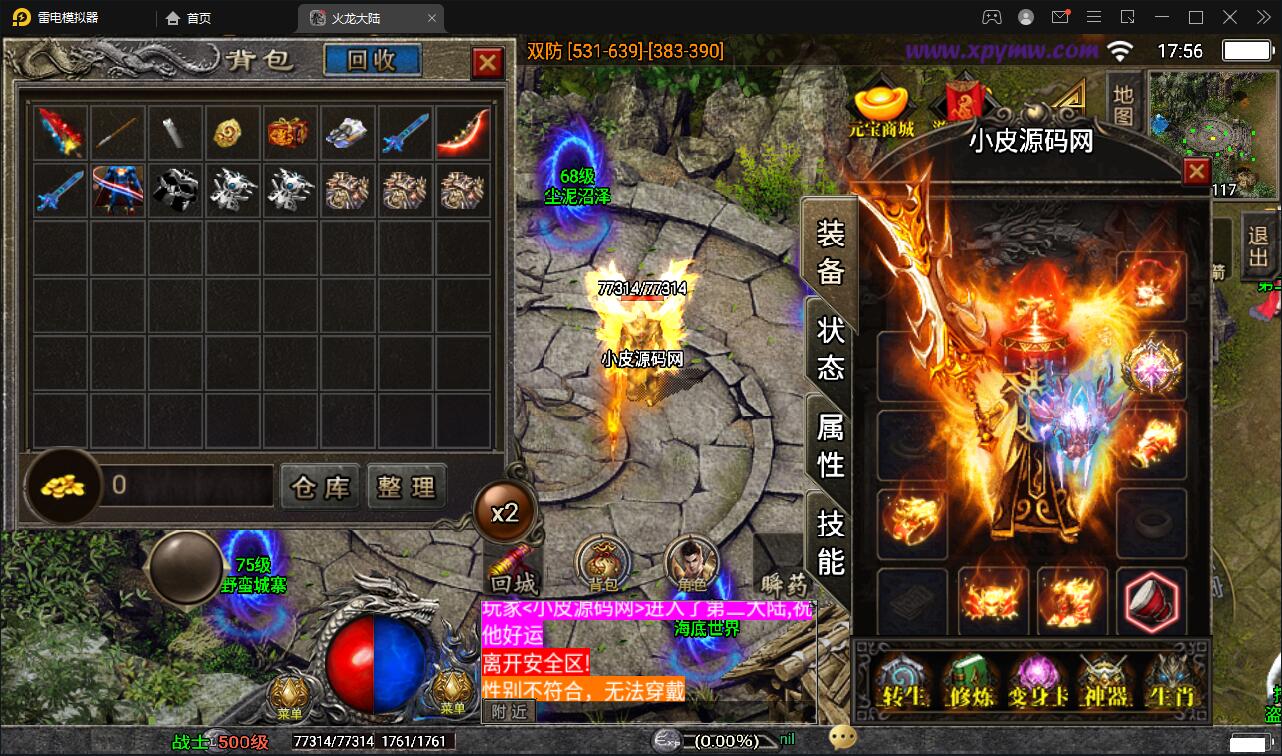Click the experience progress bar showing 0.00%

point(725,741)
